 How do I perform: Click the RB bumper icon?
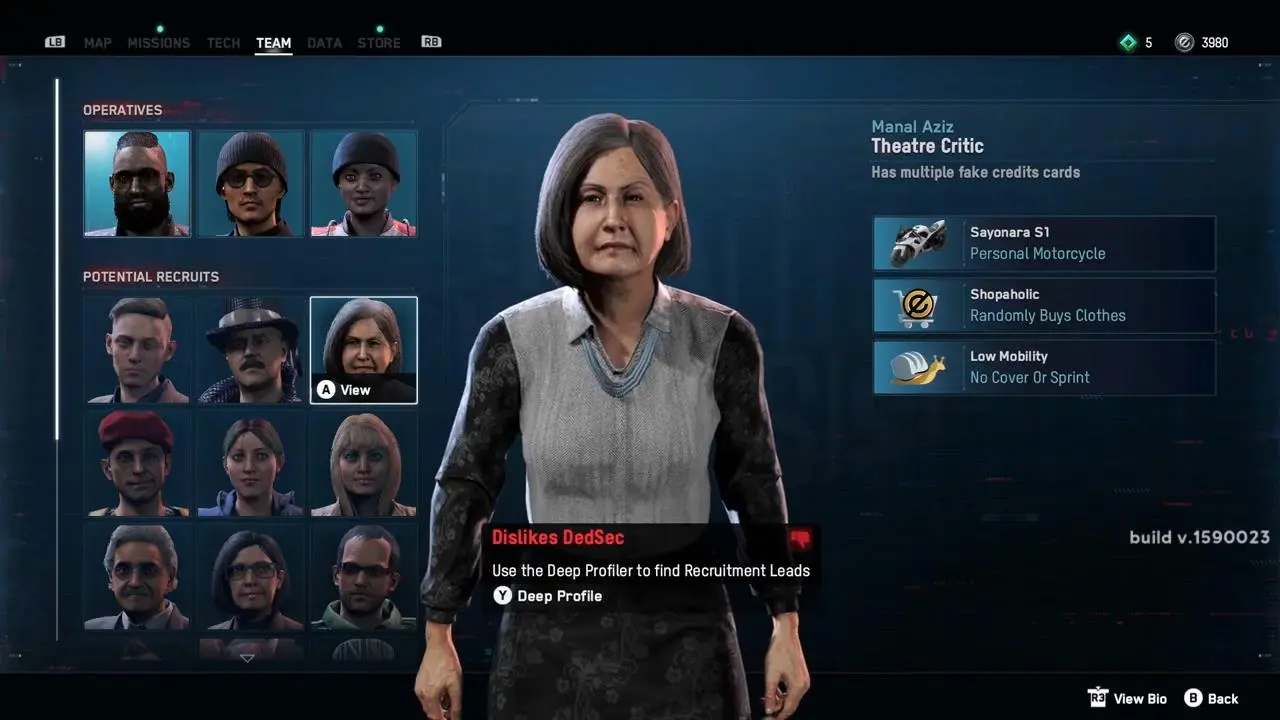[431, 42]
